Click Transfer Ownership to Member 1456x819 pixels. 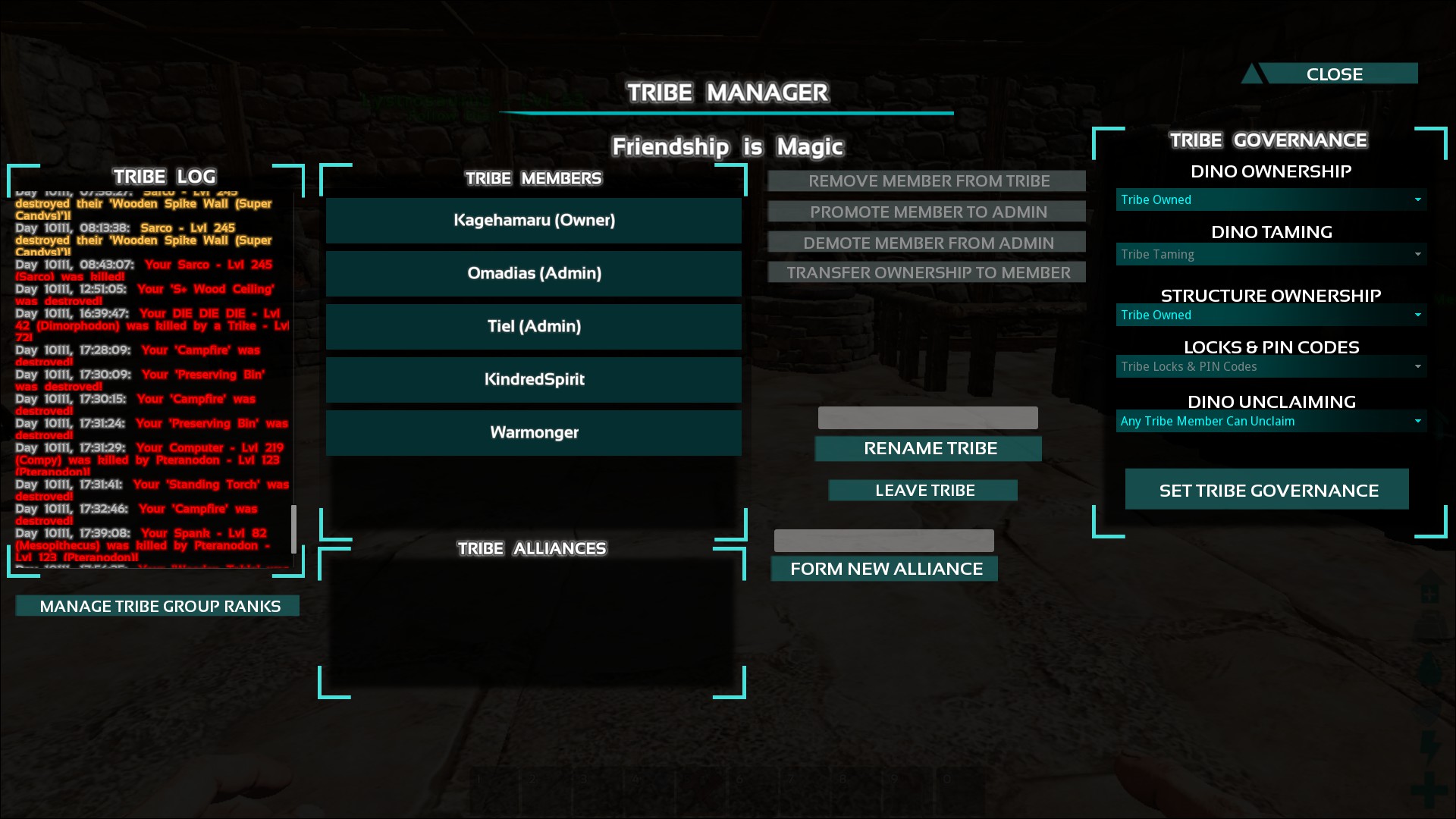pyautogui.click(x=927, y=272)
